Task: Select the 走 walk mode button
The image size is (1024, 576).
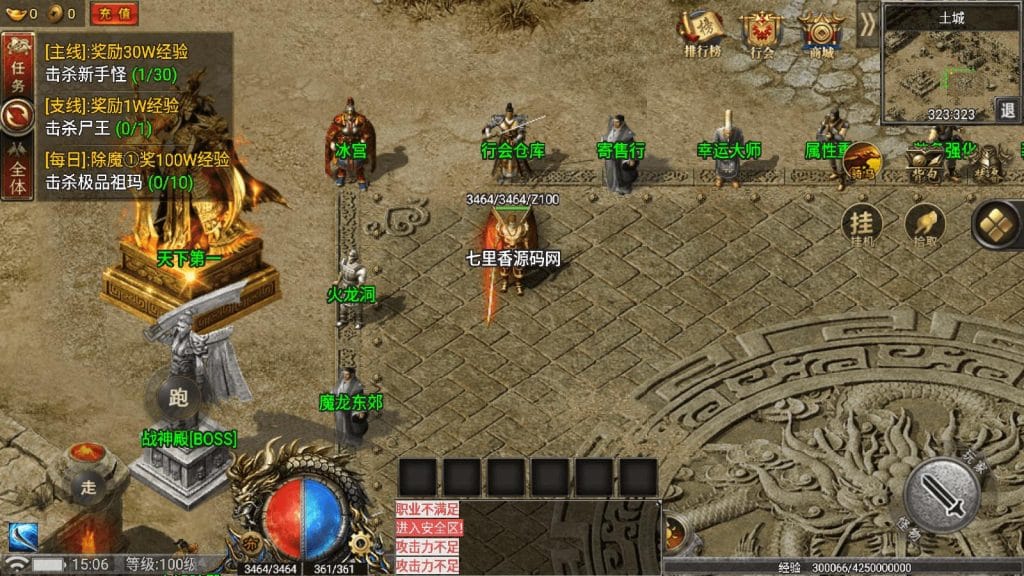Action: (88, 487)
